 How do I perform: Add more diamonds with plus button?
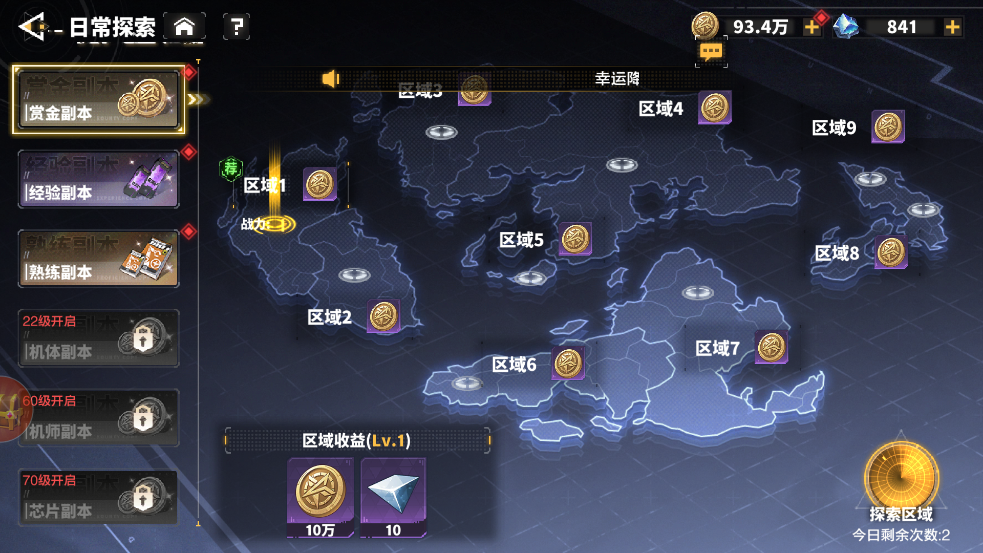coord(953,27)
